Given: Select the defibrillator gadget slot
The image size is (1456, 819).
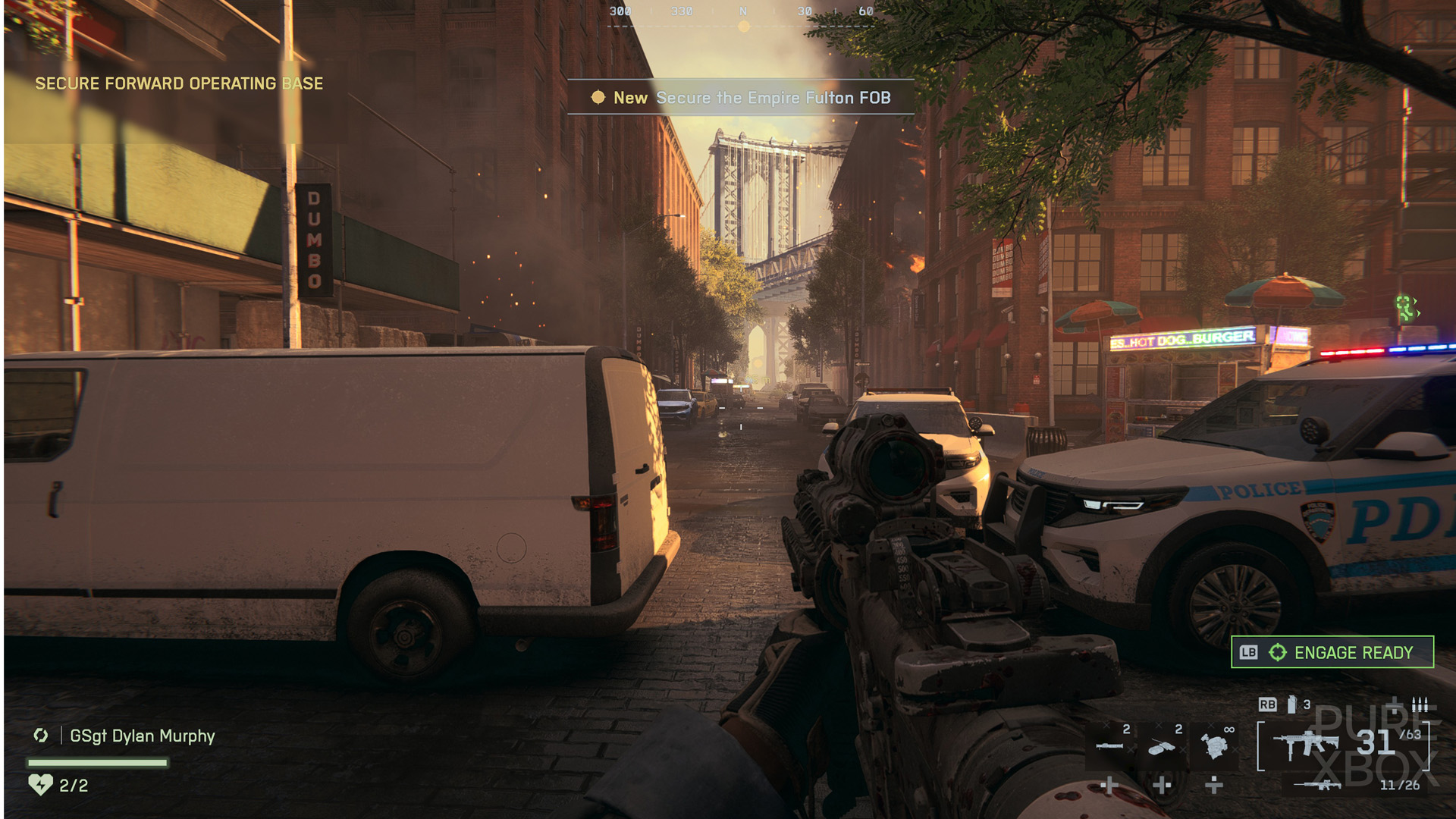Looking at the screenshot, I should click(1161, 747).
